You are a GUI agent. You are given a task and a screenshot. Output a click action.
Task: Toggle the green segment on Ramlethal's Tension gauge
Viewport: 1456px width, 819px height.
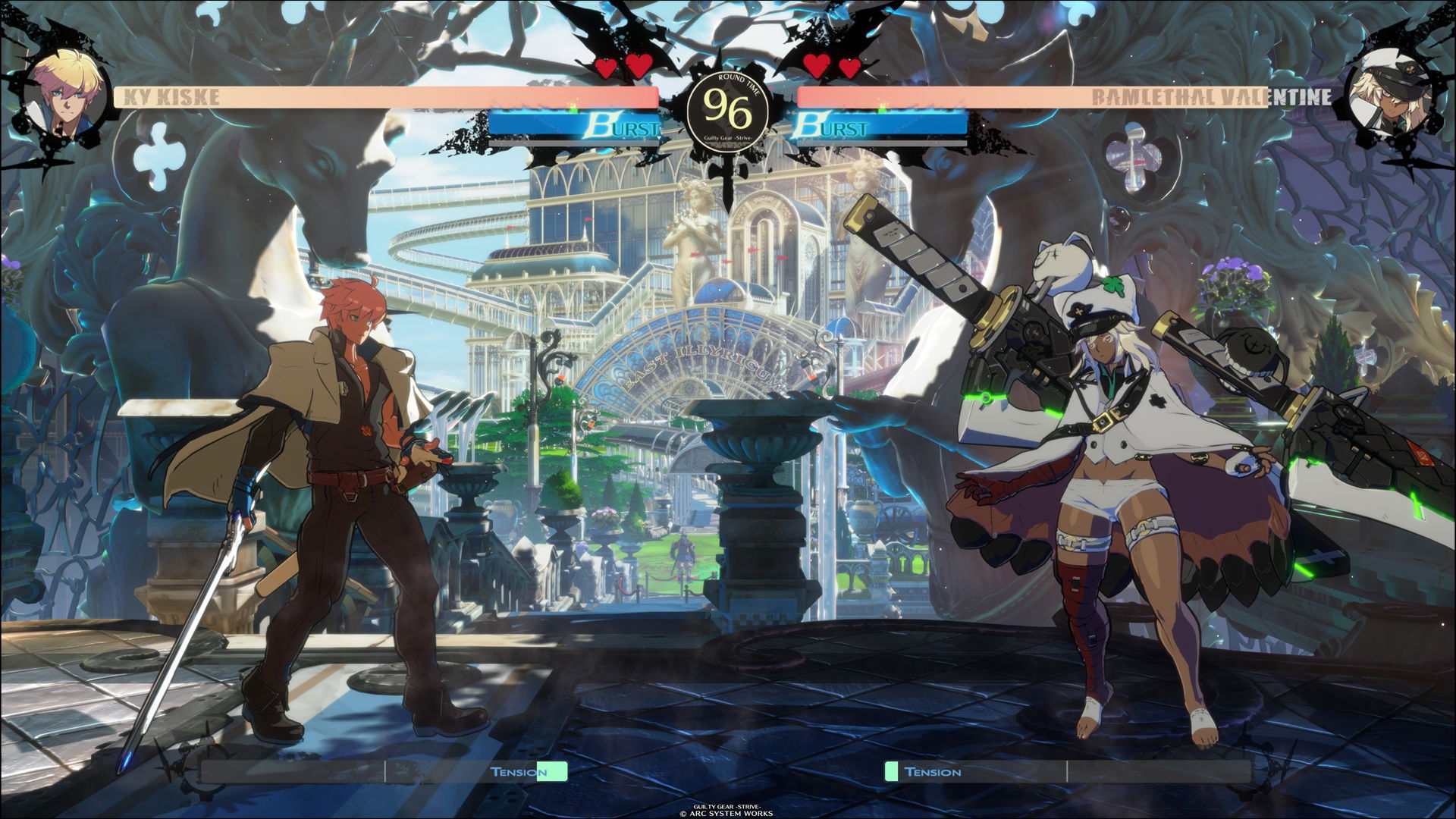(892, 773)
